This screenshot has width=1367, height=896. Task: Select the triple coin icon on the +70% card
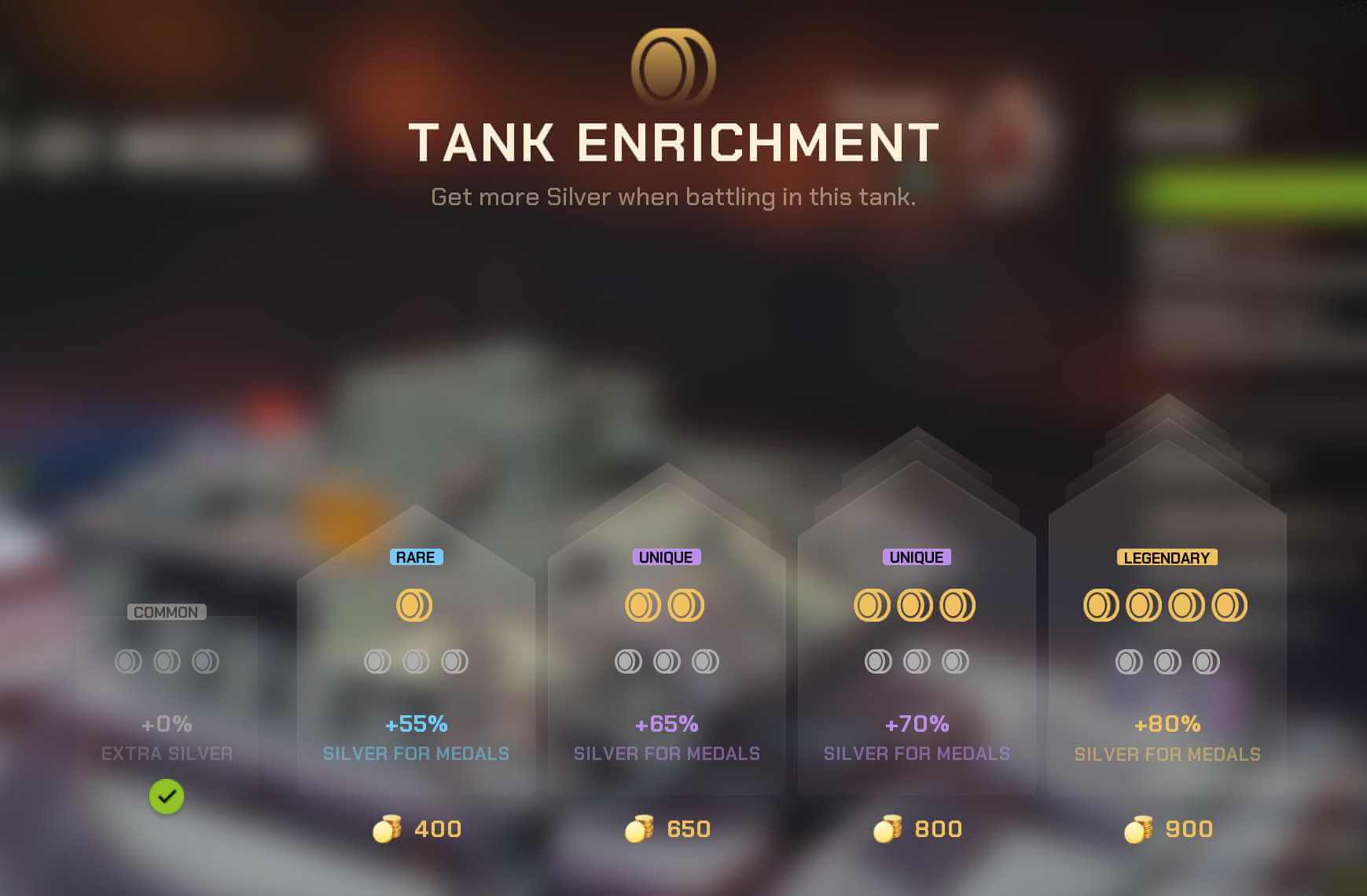point(916,604)
